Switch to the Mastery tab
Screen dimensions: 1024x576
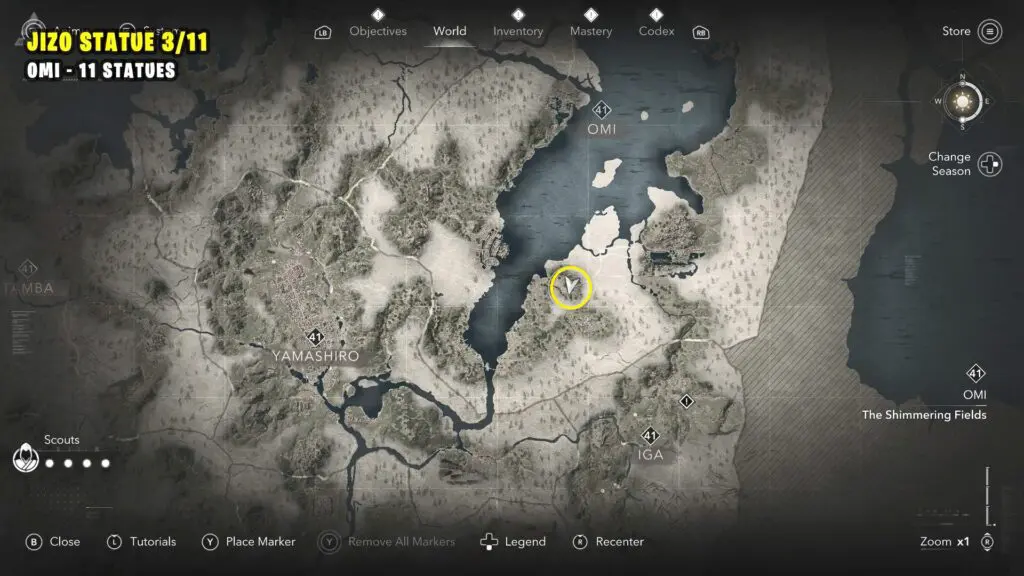(x=590, y=31)
